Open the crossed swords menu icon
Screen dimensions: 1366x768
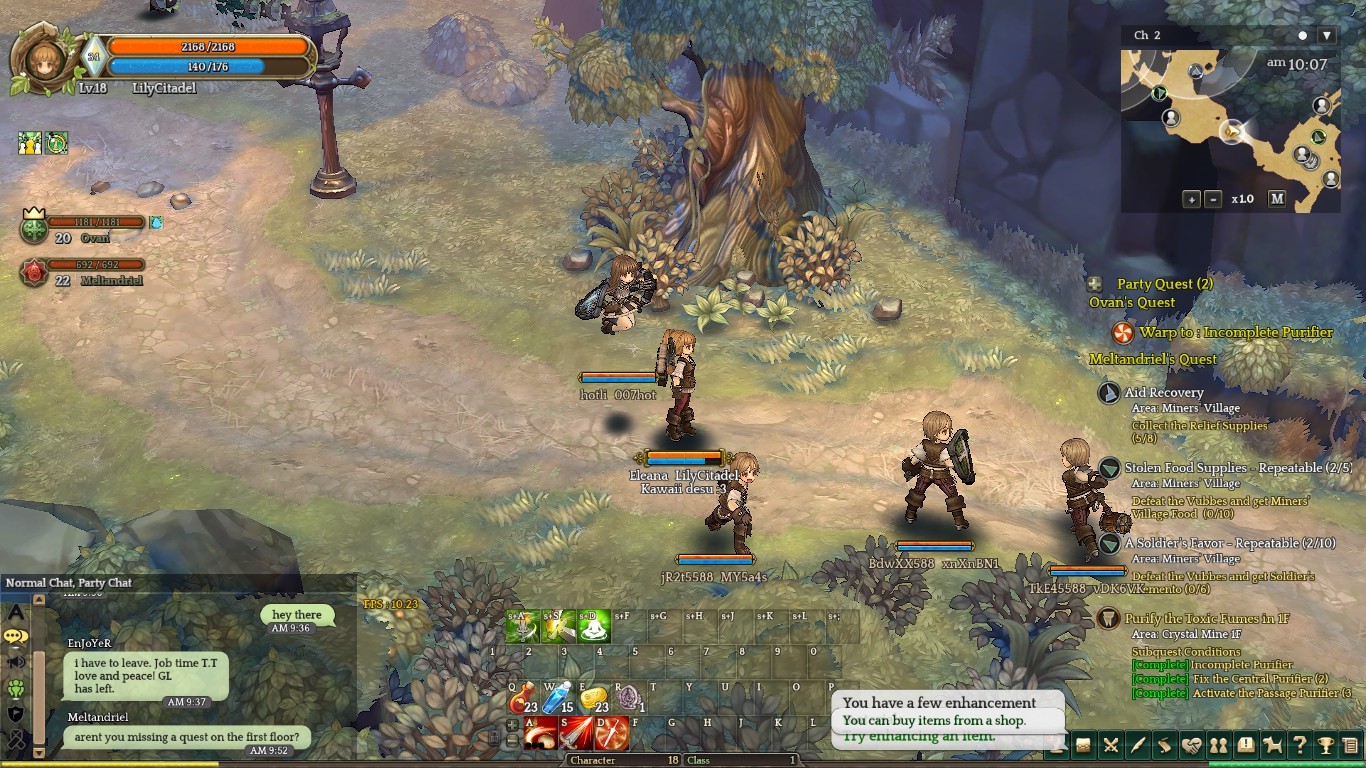click(x=1110, y=745)
